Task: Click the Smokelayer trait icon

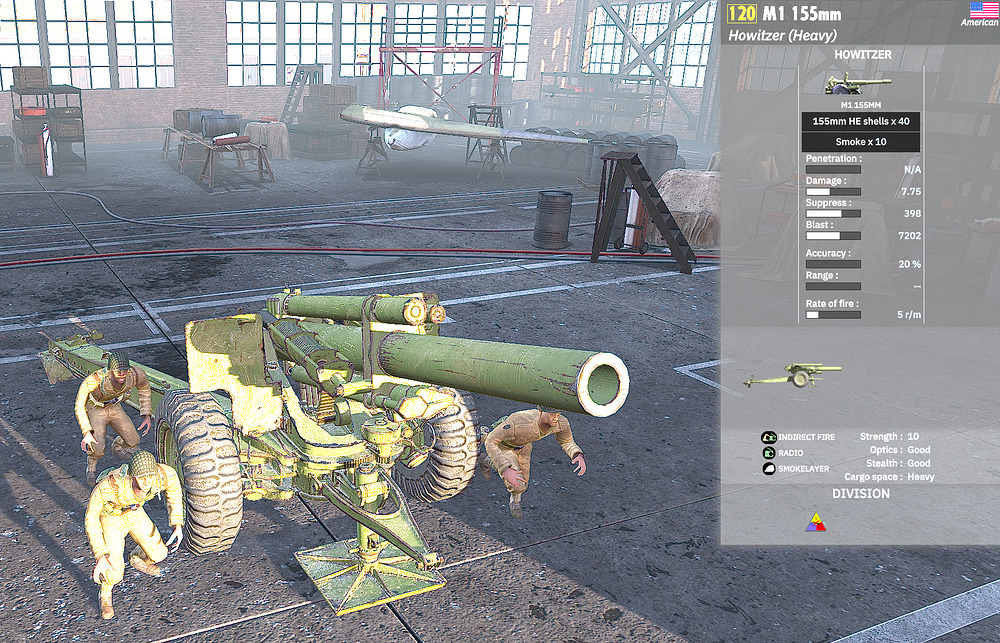Action: pyautogui.click(x=768, y=468)
